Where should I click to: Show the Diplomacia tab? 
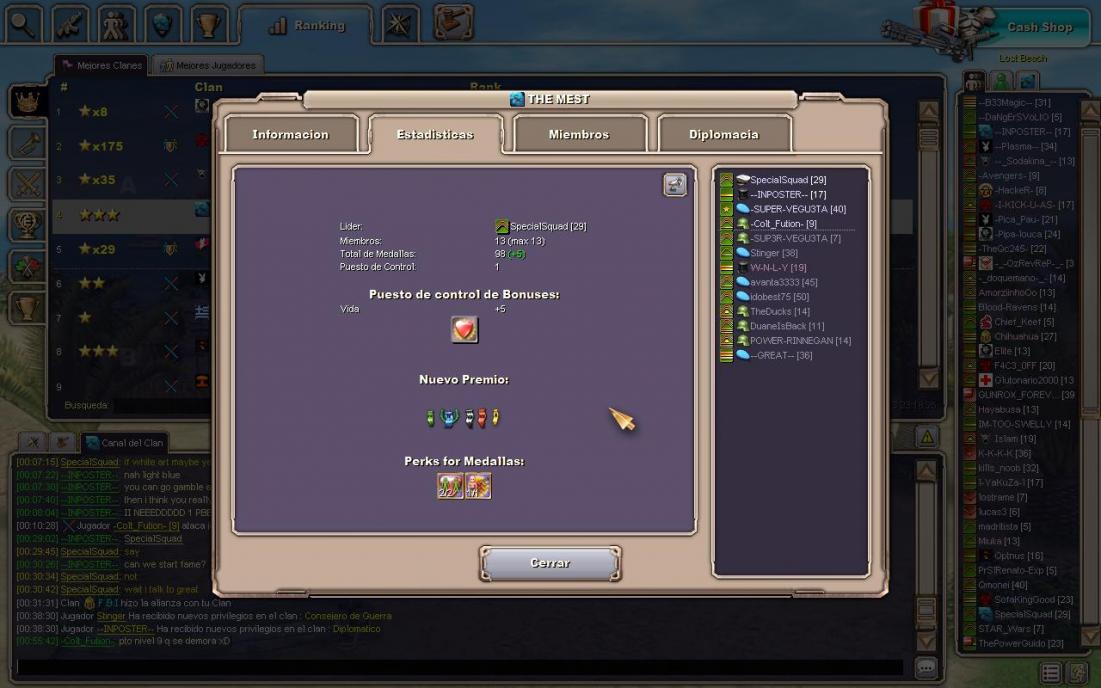(x=723, y=134)
